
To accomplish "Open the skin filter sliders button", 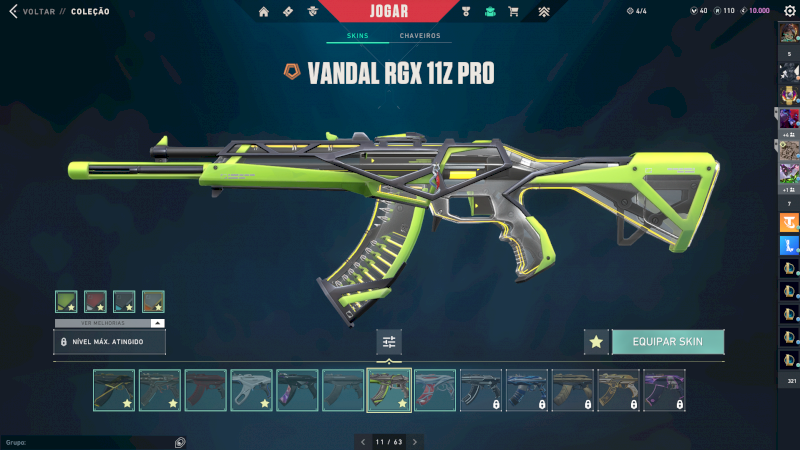I will tap(389, 342).
